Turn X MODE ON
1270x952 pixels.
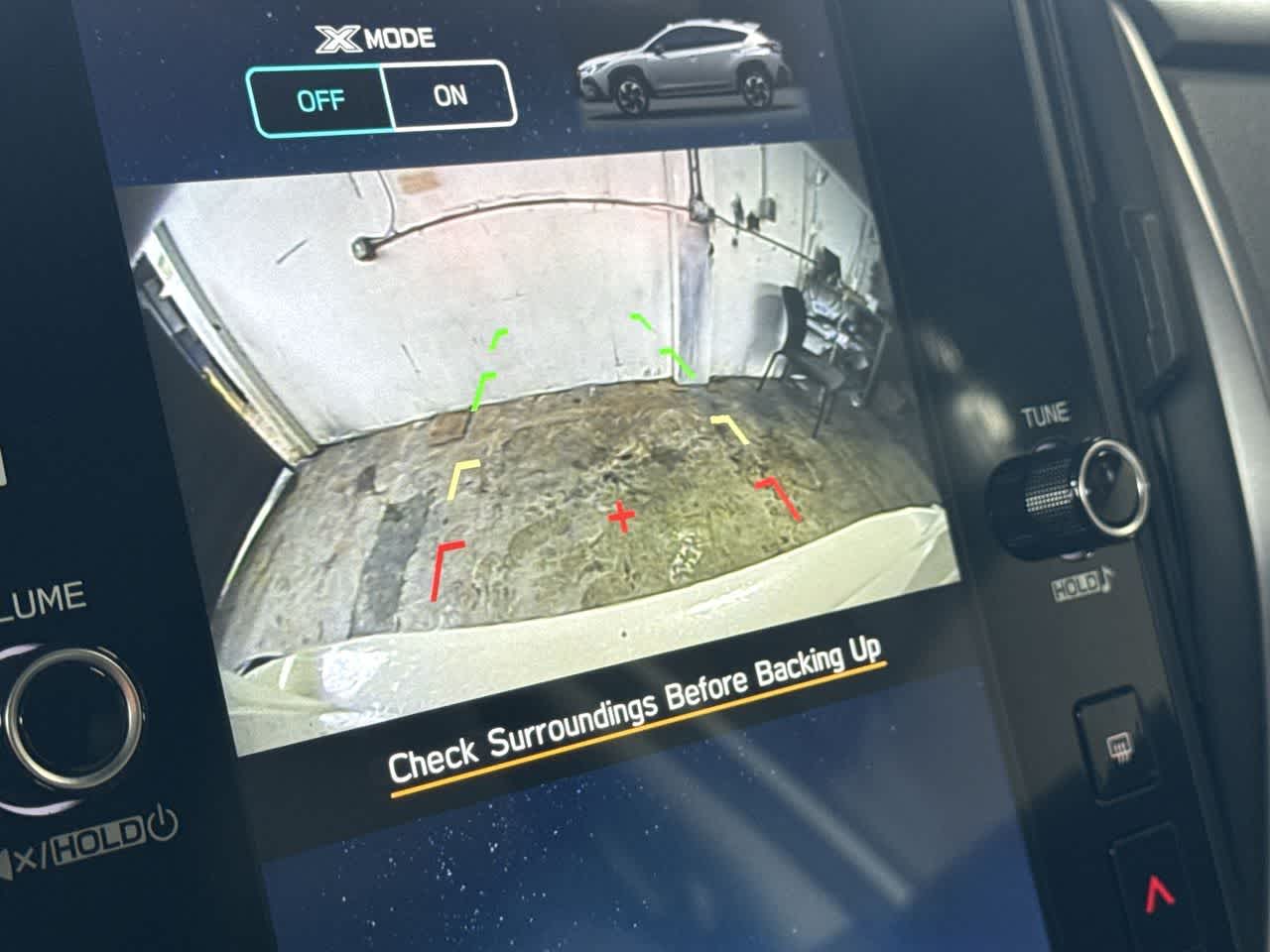[451, 94]
